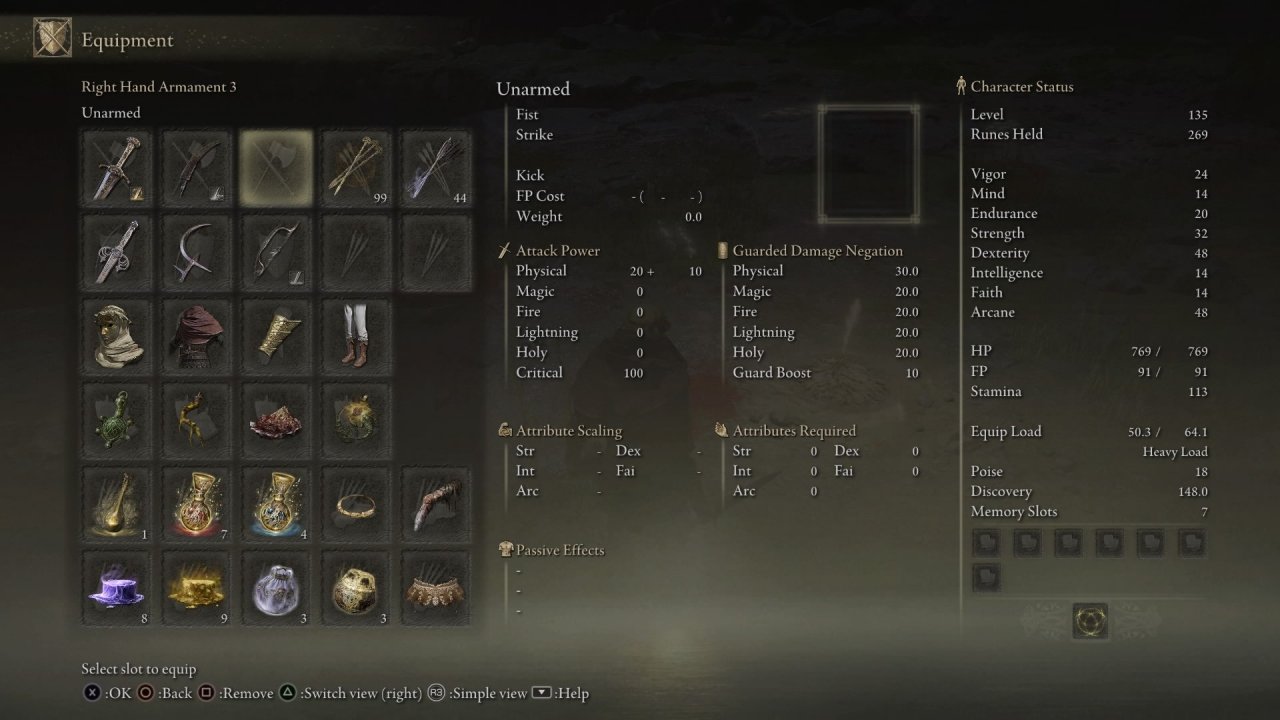This screenshot has height=720, width=1280.
Task: Change the masked hood helmet slot
Action: tap(117, 337)
